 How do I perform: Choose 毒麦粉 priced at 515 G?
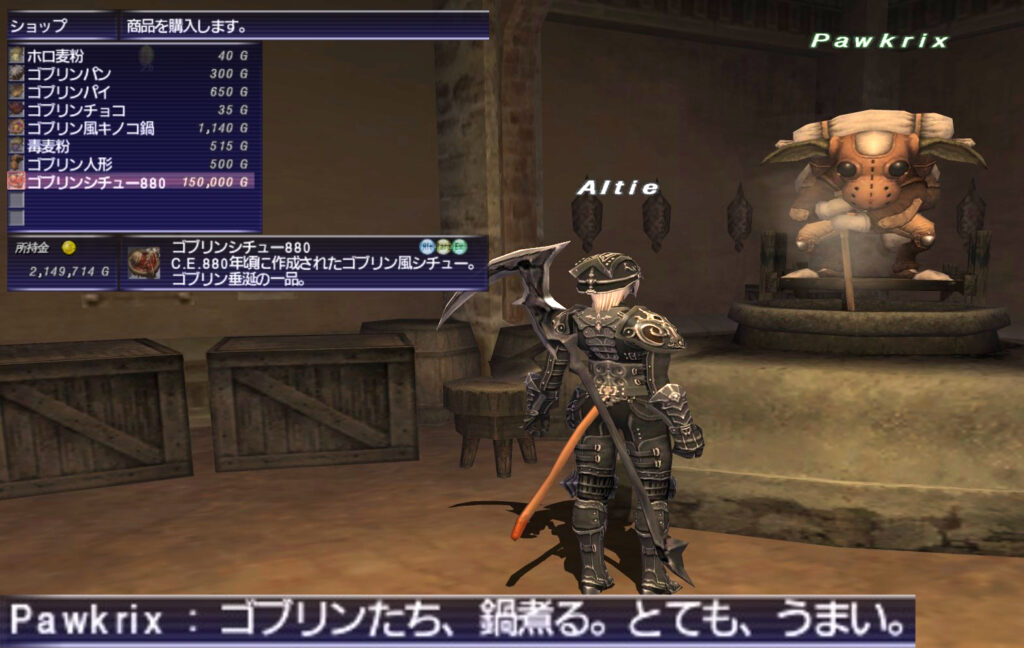point(130,146)
